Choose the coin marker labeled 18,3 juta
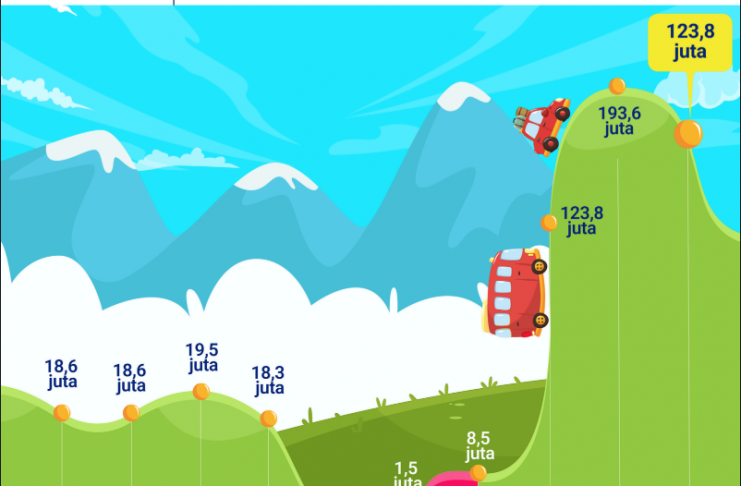 point(268,419)
